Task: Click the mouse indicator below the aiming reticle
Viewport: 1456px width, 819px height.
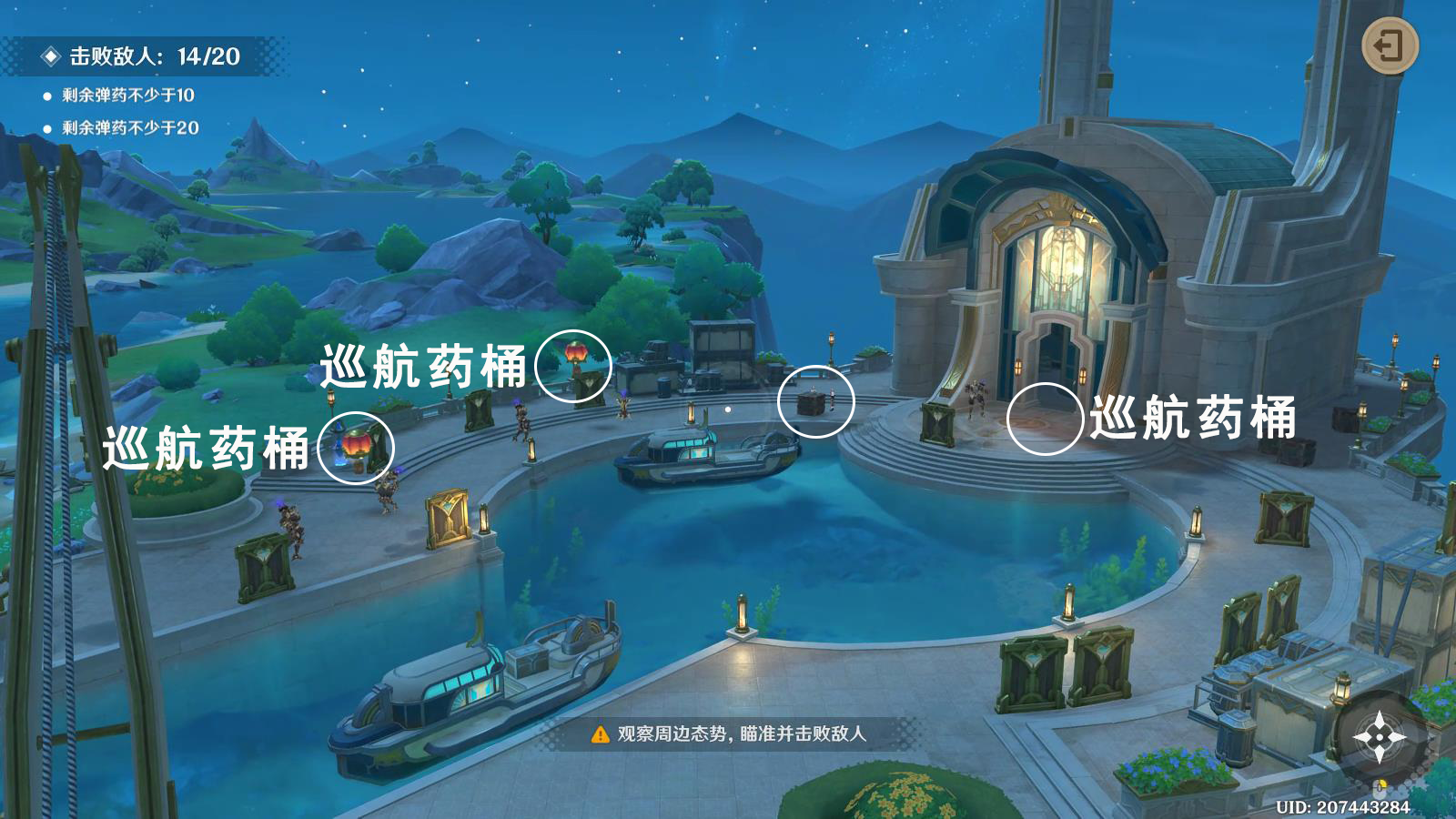Action: click(x=1380, y=789)
